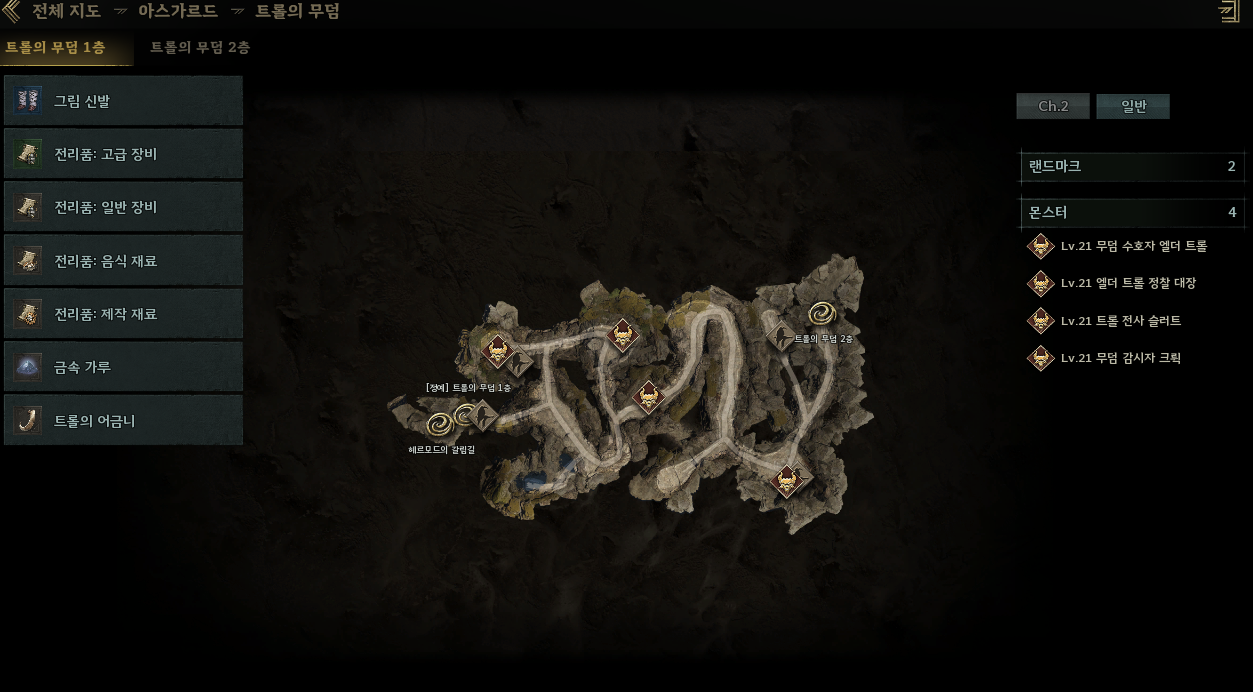1253x692 pixels.
Task: Select the 트롤의 무덤 1층 tab
Action: [x=56, y=48]
